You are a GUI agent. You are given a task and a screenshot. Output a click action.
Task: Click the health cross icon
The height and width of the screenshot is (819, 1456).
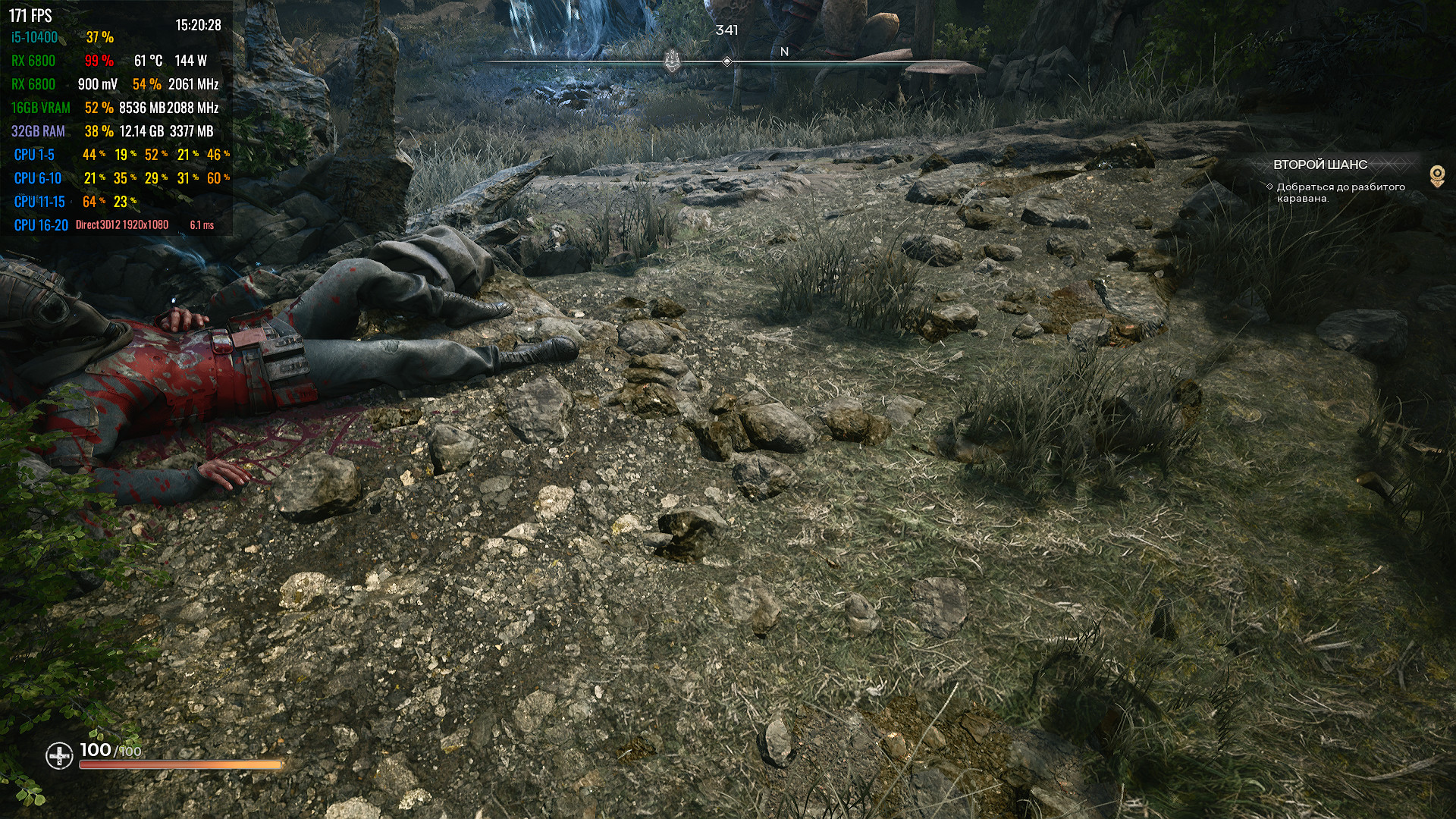(58, 755)
